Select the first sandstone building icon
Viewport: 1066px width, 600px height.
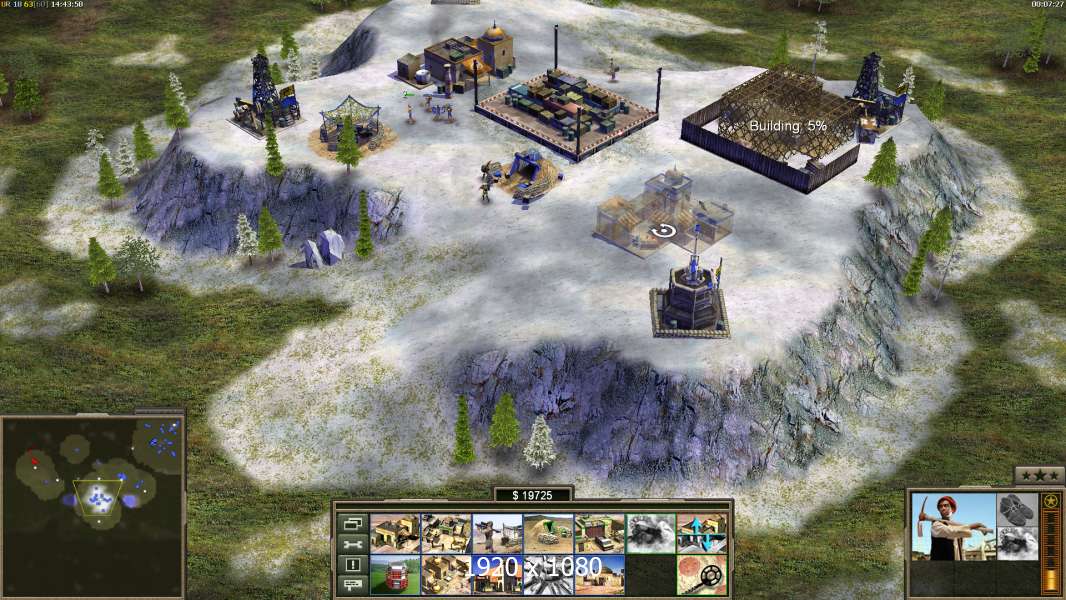395,534
